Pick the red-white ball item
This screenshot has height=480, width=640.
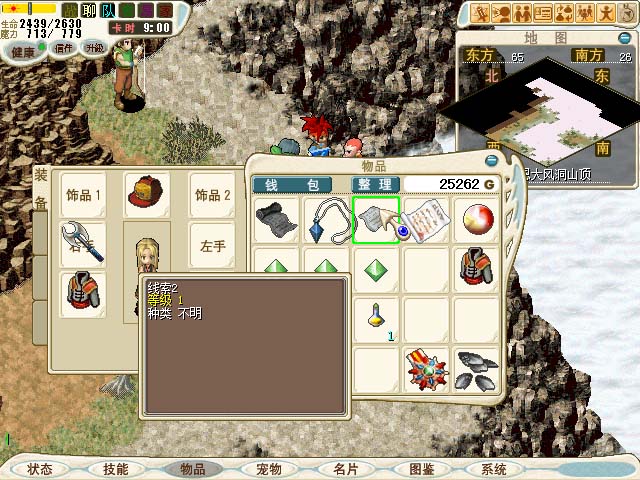click(x=475, y=220)
